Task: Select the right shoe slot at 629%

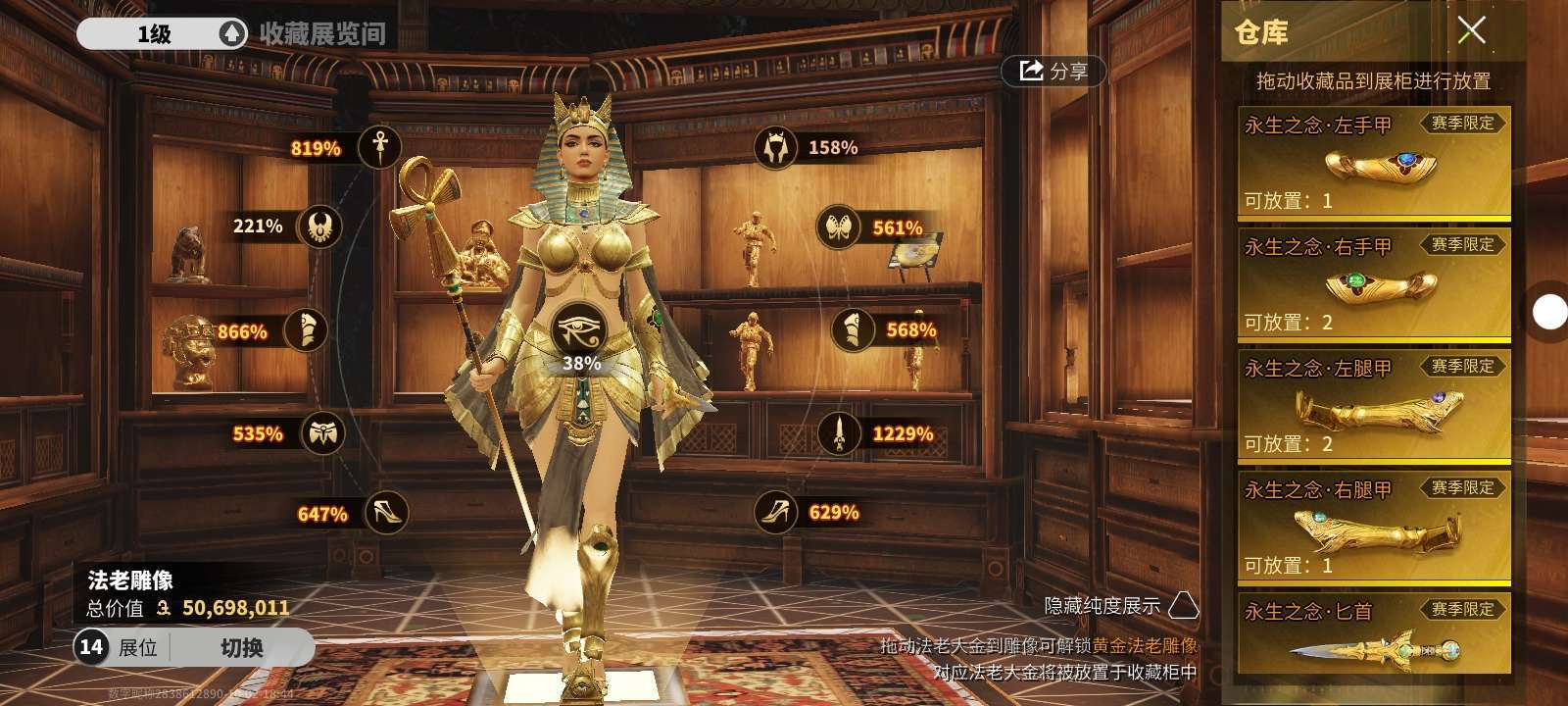Action: click(x=776, y=512)
